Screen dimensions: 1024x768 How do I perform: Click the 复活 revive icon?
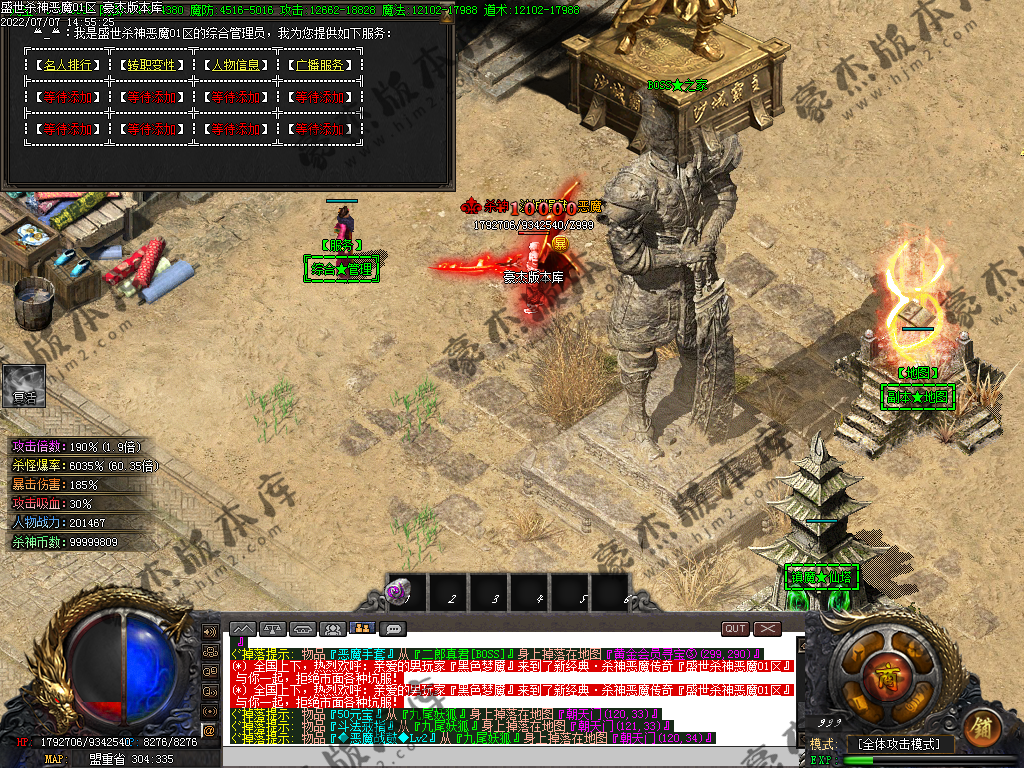[24, 385]
